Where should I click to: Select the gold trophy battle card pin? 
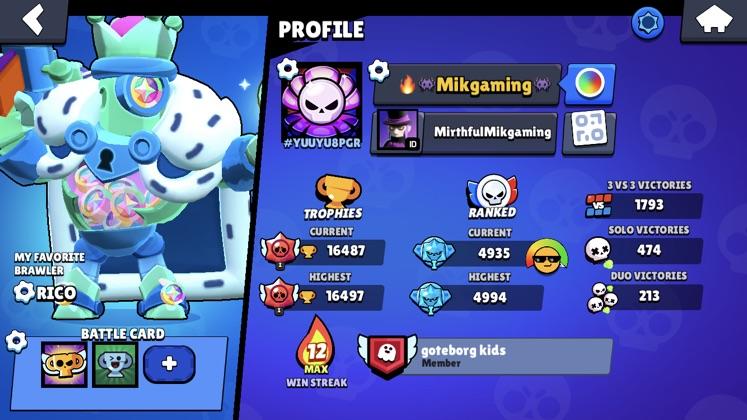pos(63,364)
